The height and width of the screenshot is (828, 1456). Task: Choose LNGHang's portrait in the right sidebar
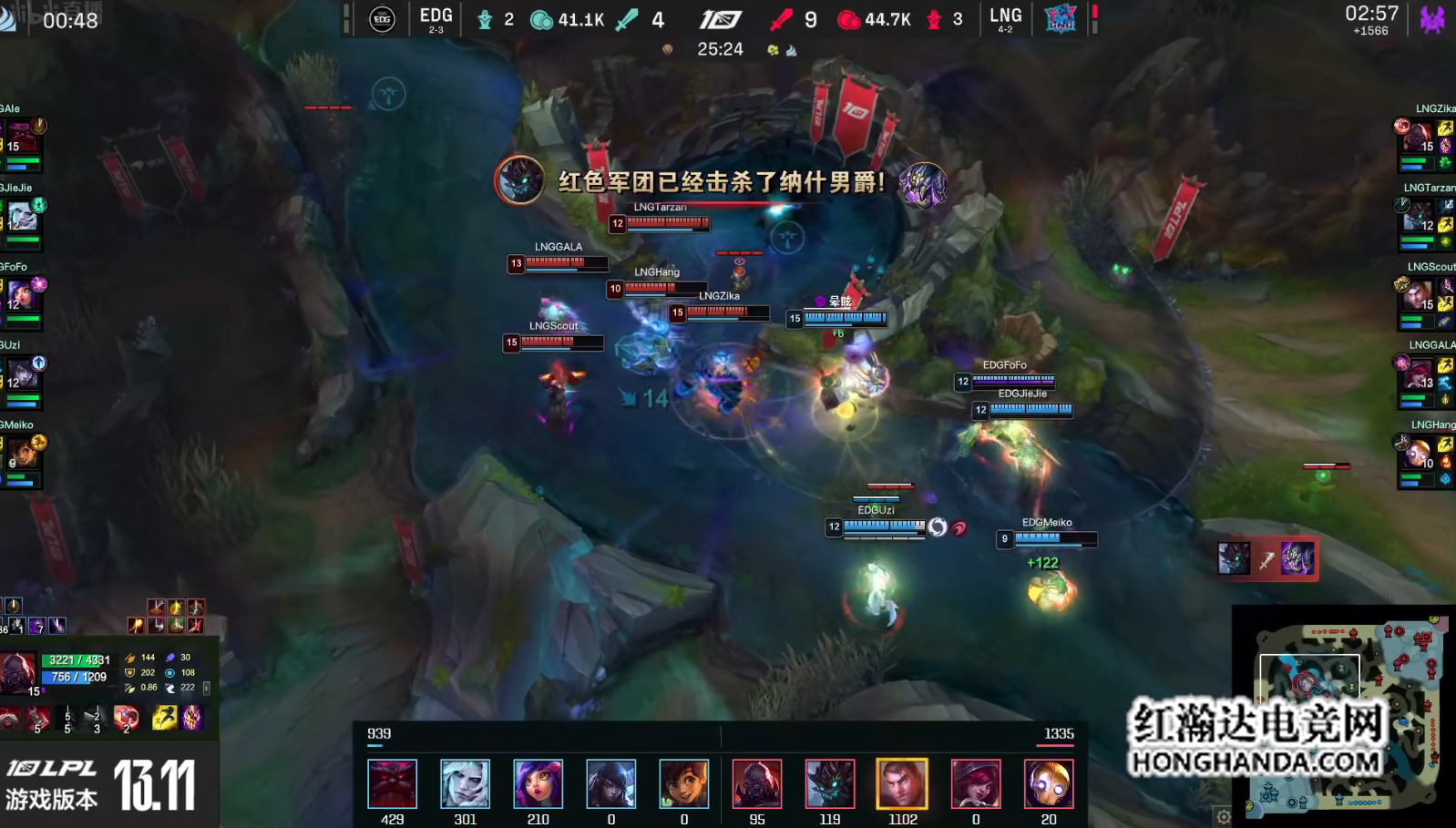[x=1417, y=454]
